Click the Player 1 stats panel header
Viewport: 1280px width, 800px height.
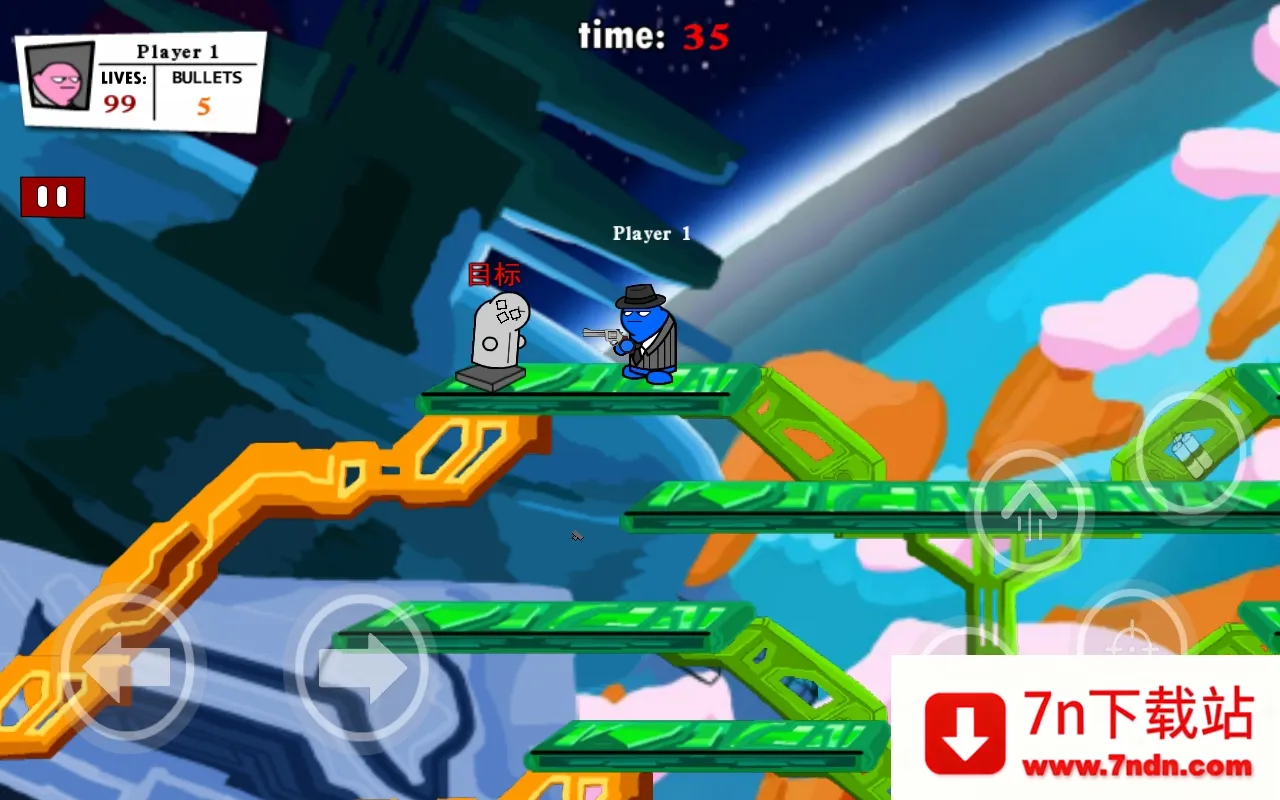(180, 51)
